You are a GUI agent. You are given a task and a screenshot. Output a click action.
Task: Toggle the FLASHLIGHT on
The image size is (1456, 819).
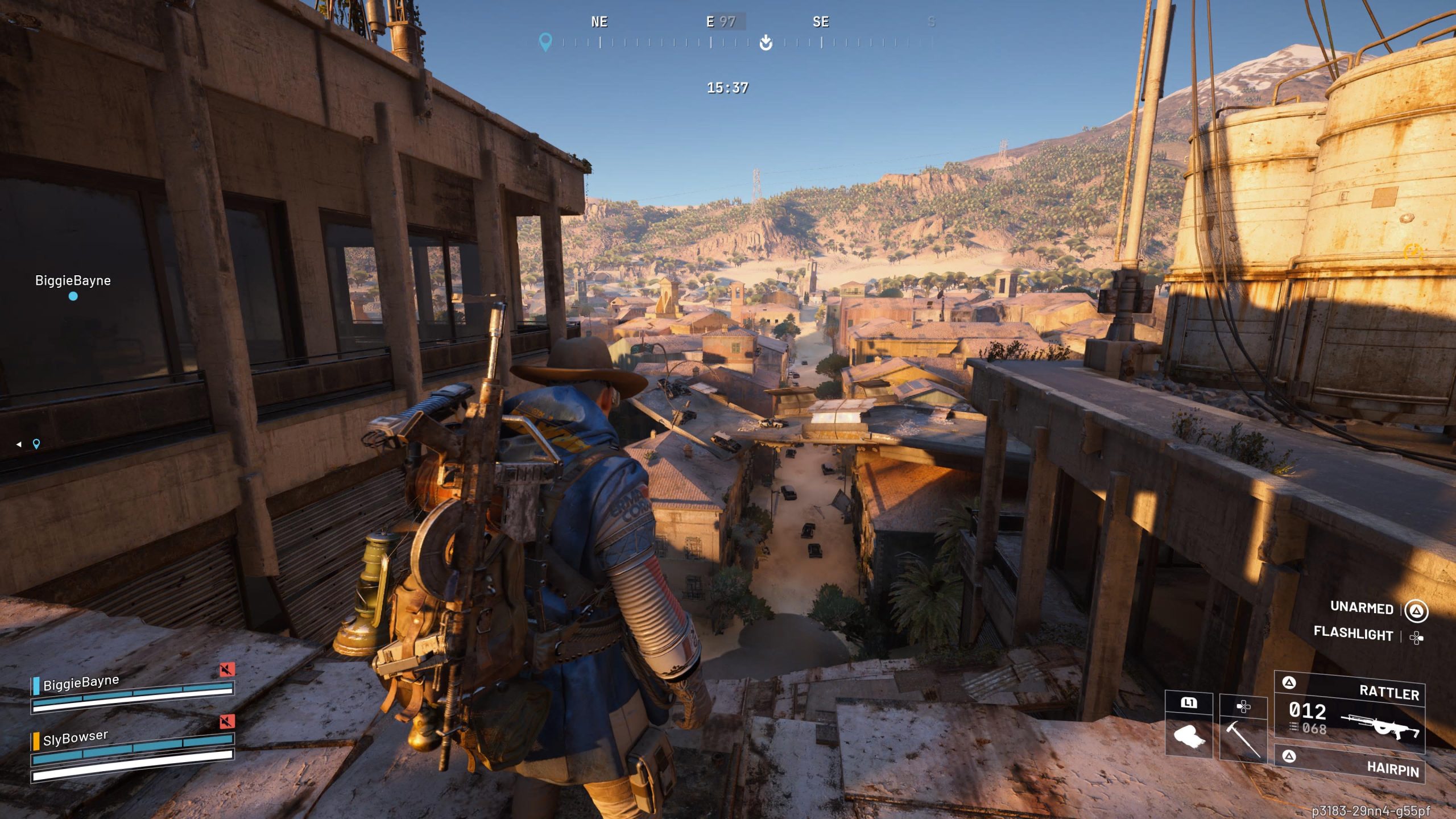coord(1354,635)
